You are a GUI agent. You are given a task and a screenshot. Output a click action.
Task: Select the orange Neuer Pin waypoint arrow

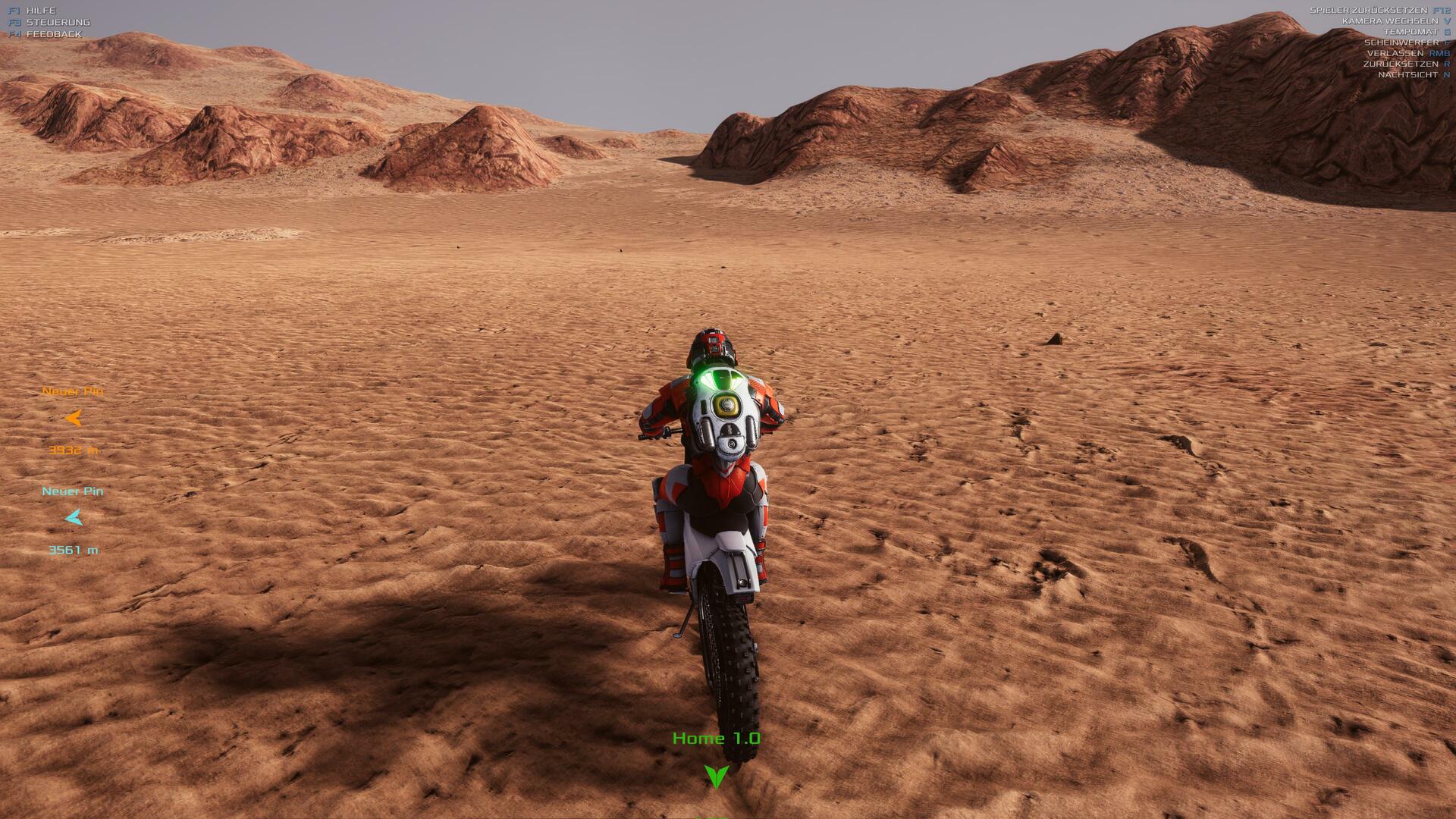point(74,418)
